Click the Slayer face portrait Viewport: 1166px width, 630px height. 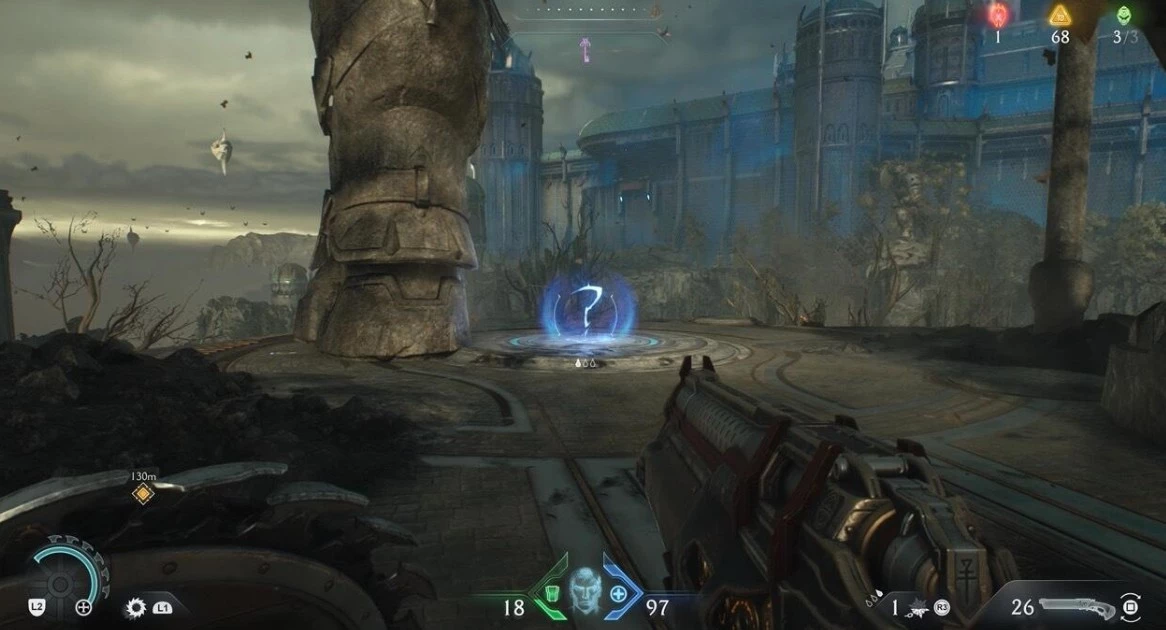point(585,594)
